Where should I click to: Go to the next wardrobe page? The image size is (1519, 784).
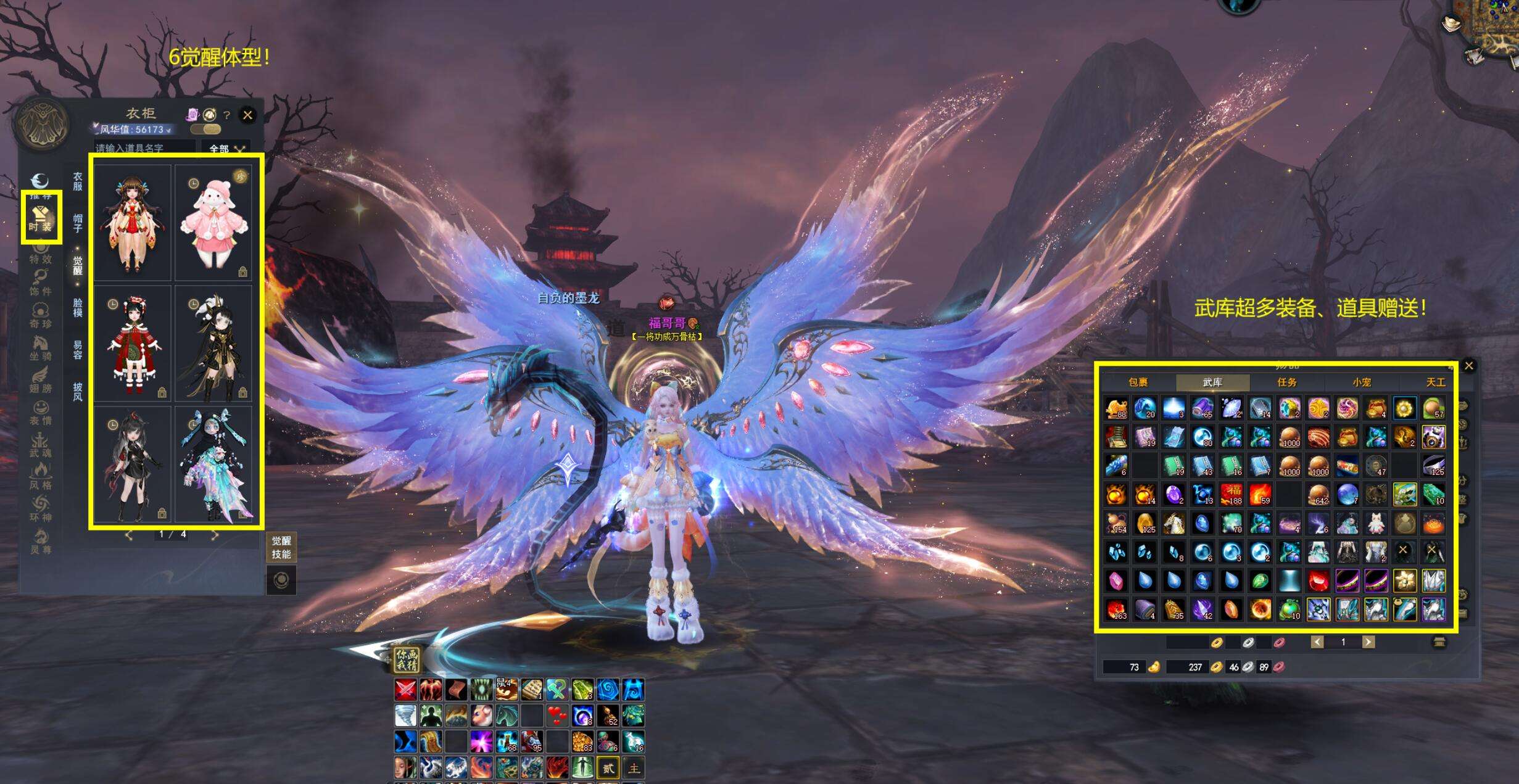tap(215, 535)
